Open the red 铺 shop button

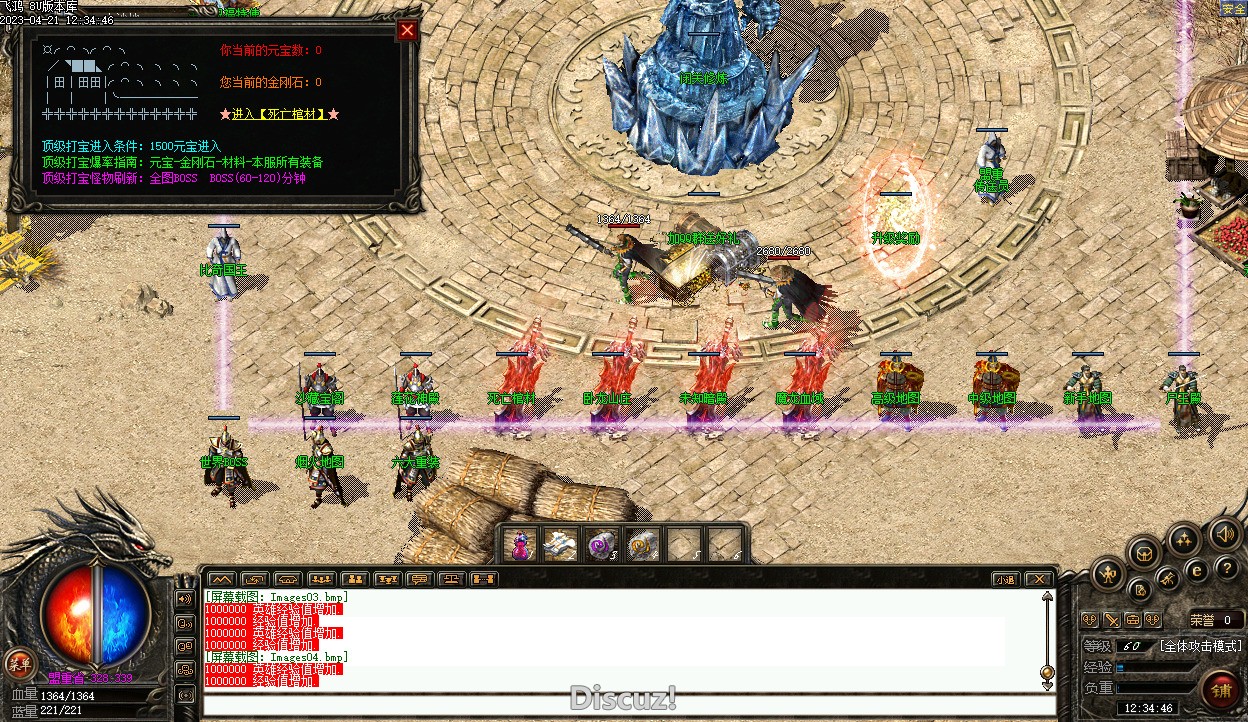(x=1221, y=689)
